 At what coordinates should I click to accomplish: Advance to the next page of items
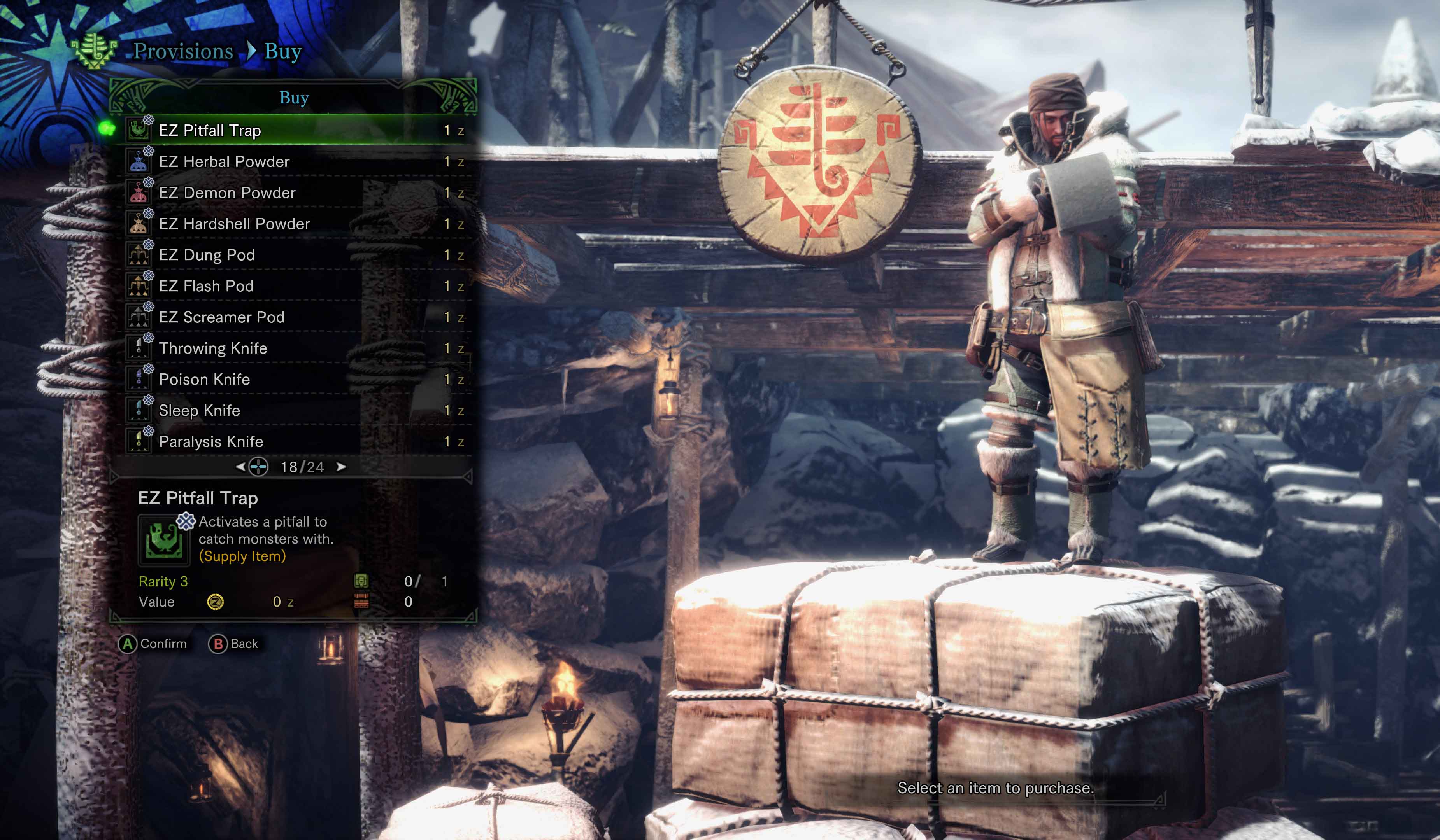point(342,467)
